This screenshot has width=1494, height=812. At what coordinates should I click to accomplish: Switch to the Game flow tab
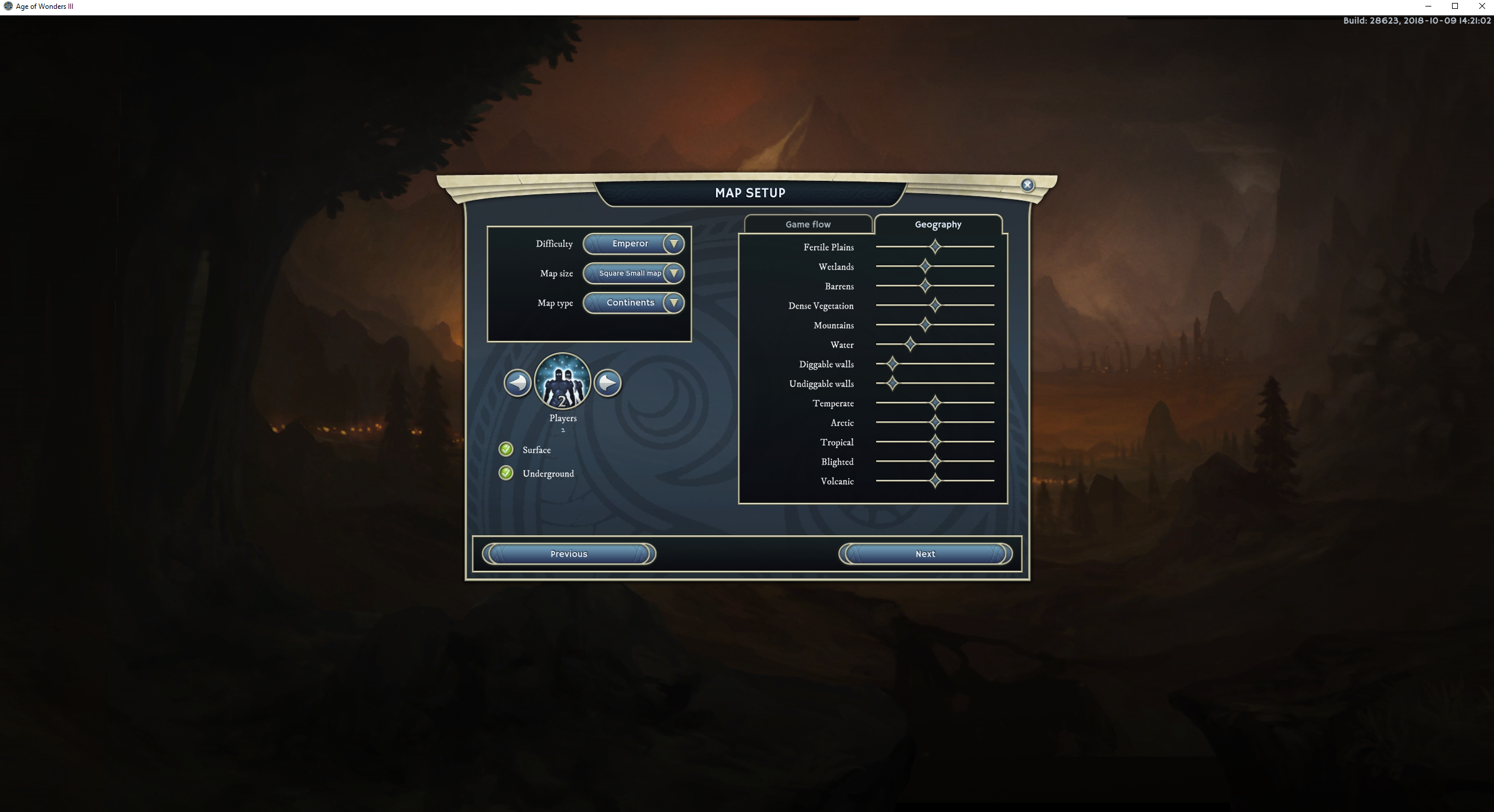pos(808,225)
